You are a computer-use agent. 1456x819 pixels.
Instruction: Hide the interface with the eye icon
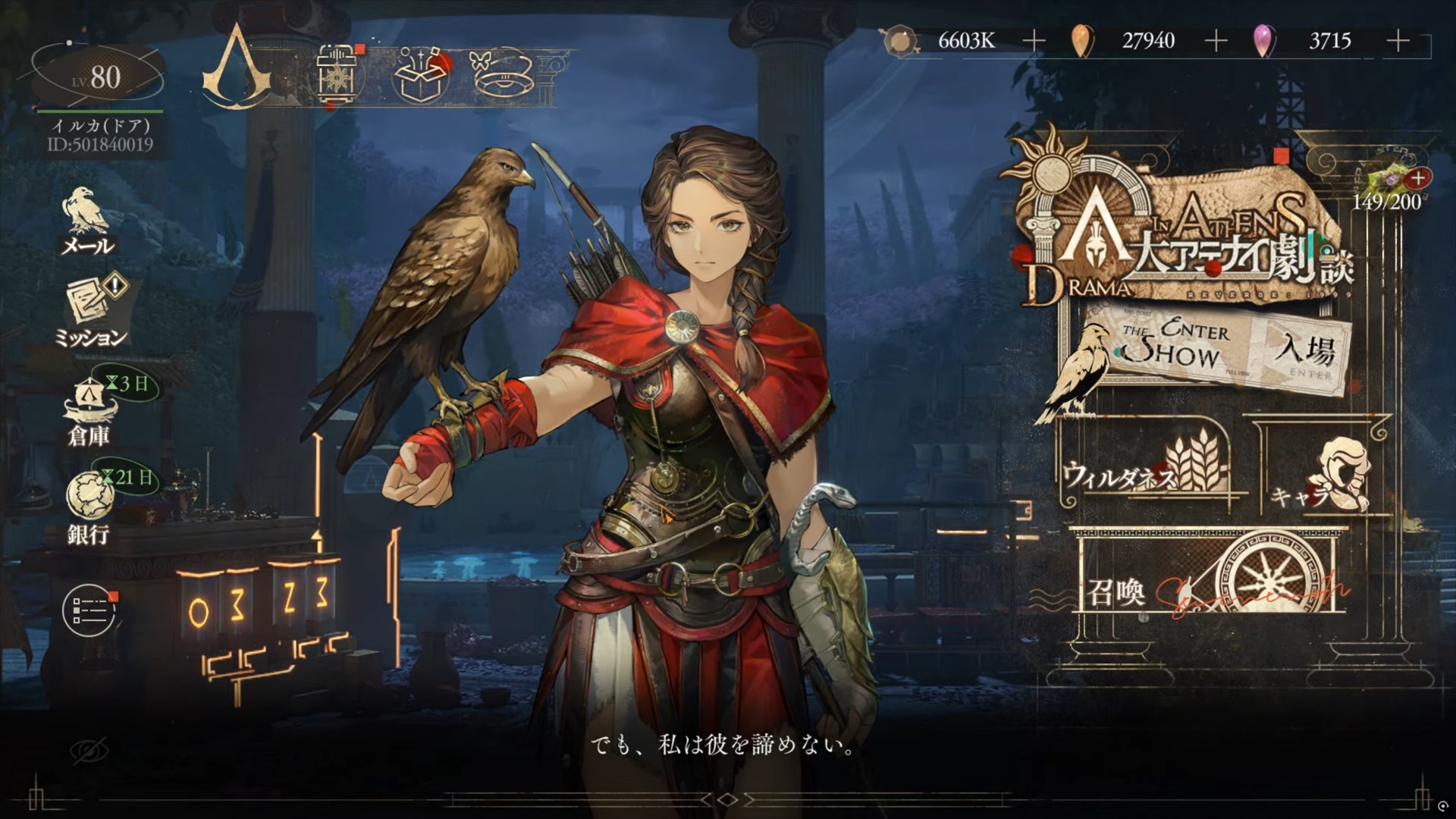pos(89,752)
